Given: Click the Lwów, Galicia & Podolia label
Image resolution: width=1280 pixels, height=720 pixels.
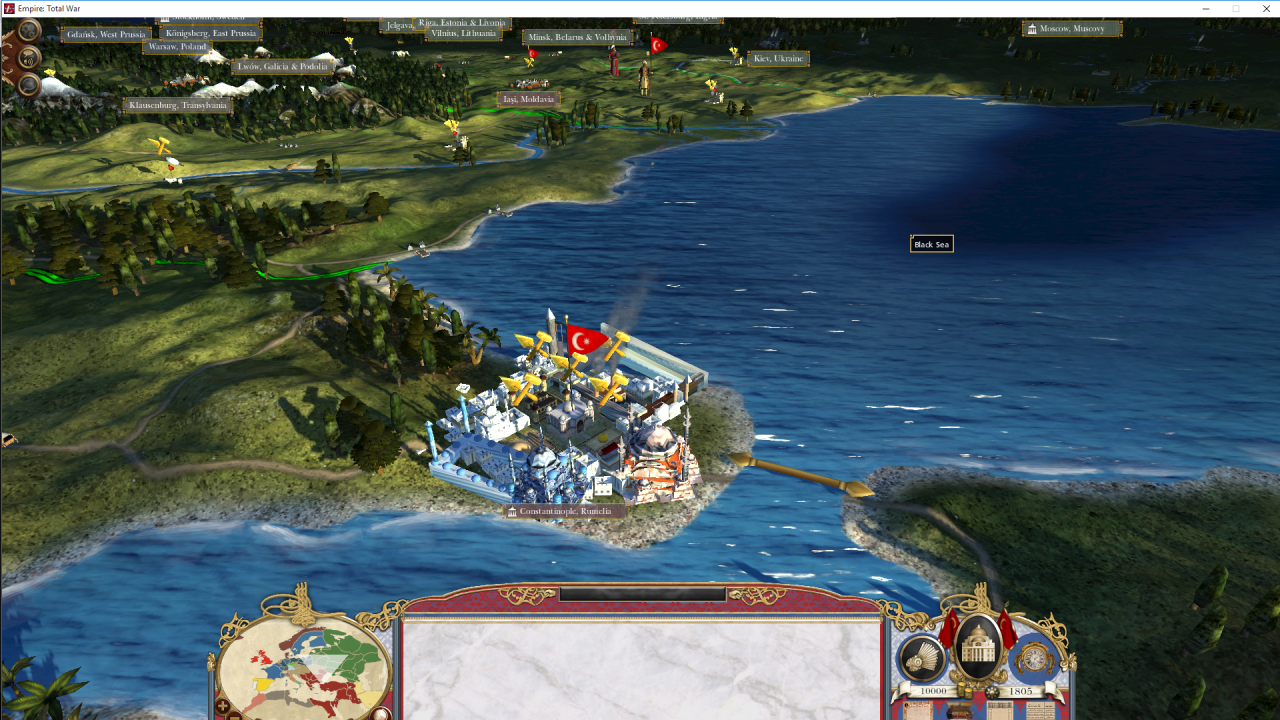Looking at the screenshot, I should tap(283, 67).
